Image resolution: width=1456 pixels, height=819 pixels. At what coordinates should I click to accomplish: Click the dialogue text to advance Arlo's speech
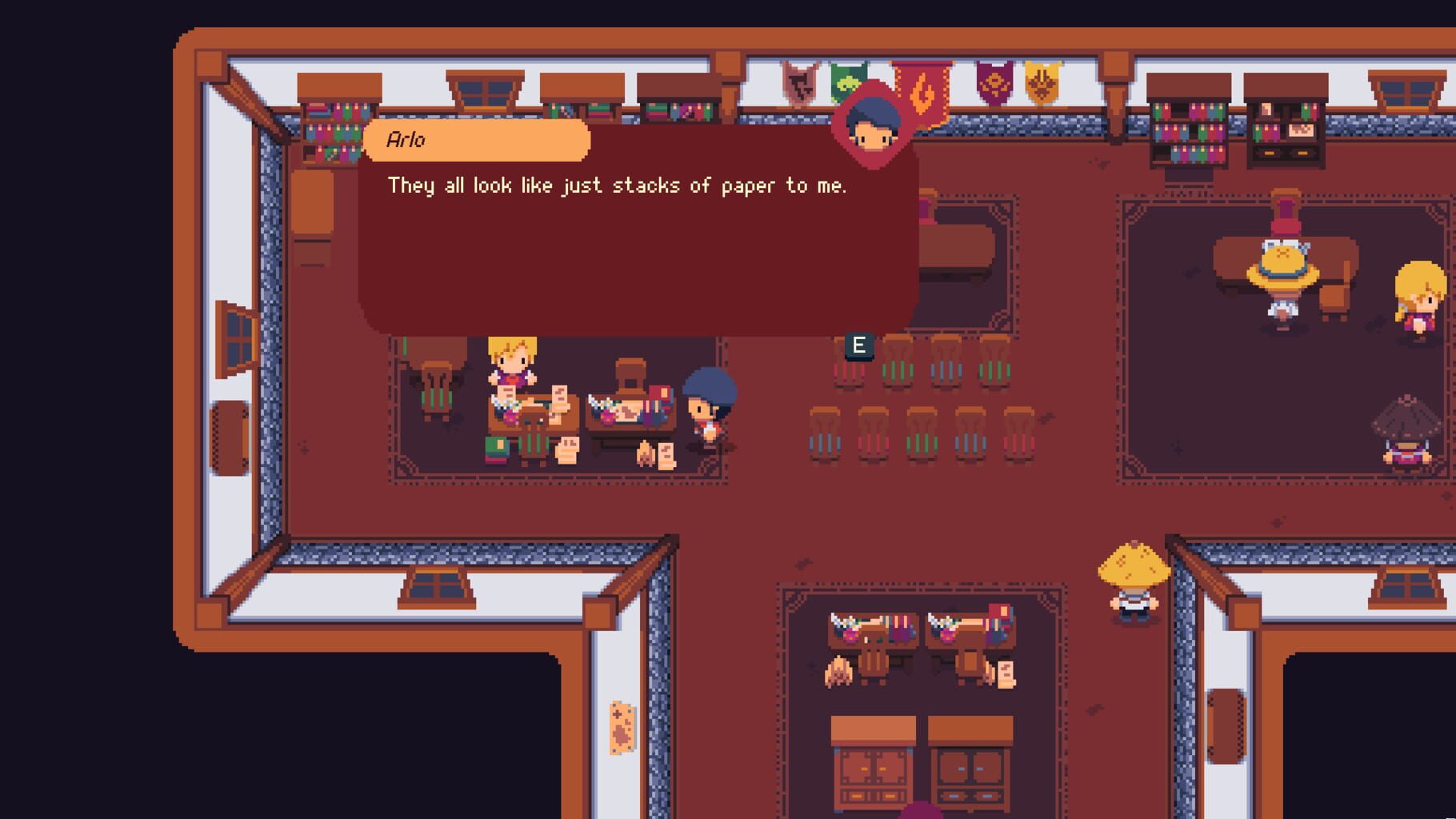point(618,185)
